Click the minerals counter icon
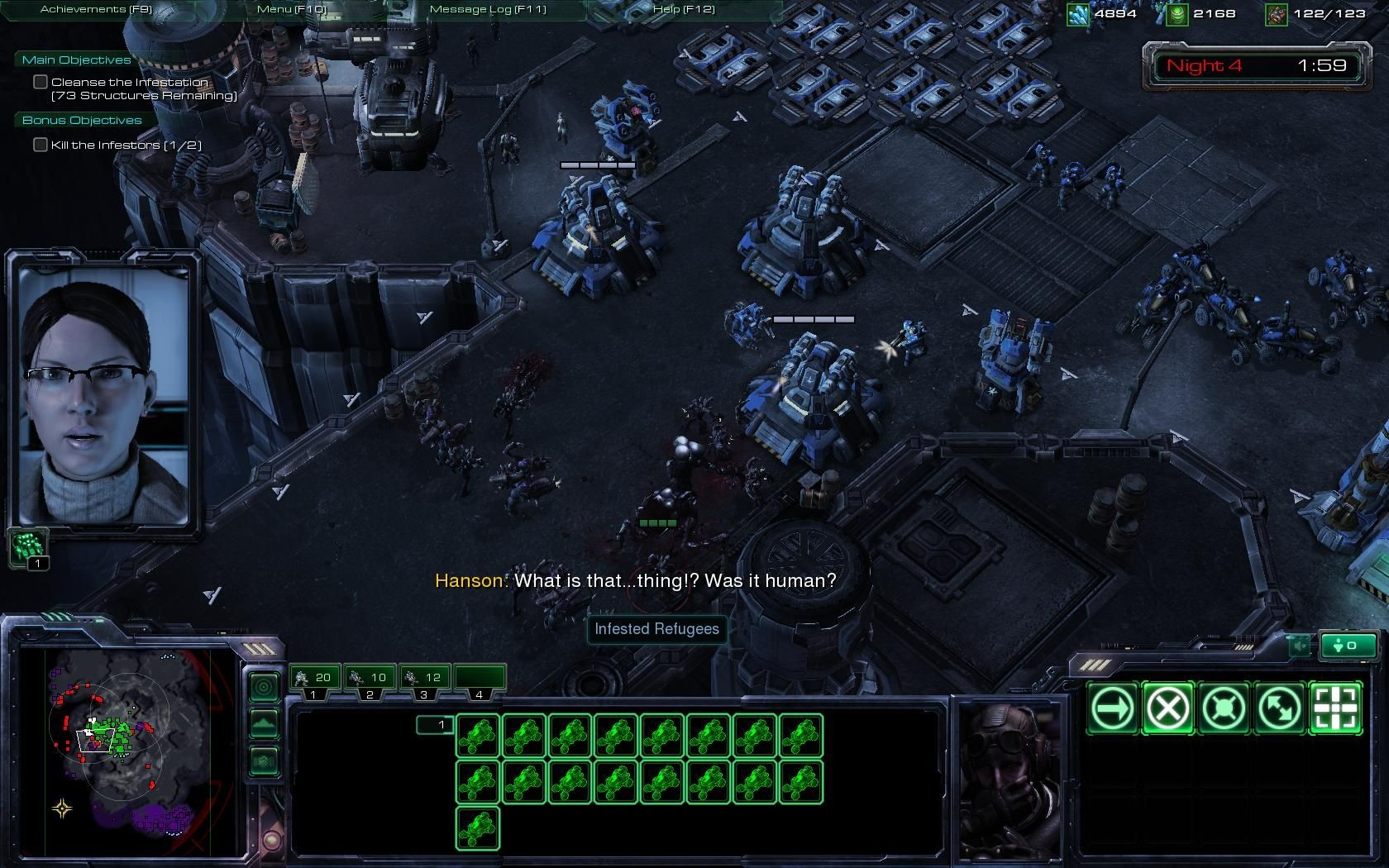 pyautogui.click(x=1079, y=13)
